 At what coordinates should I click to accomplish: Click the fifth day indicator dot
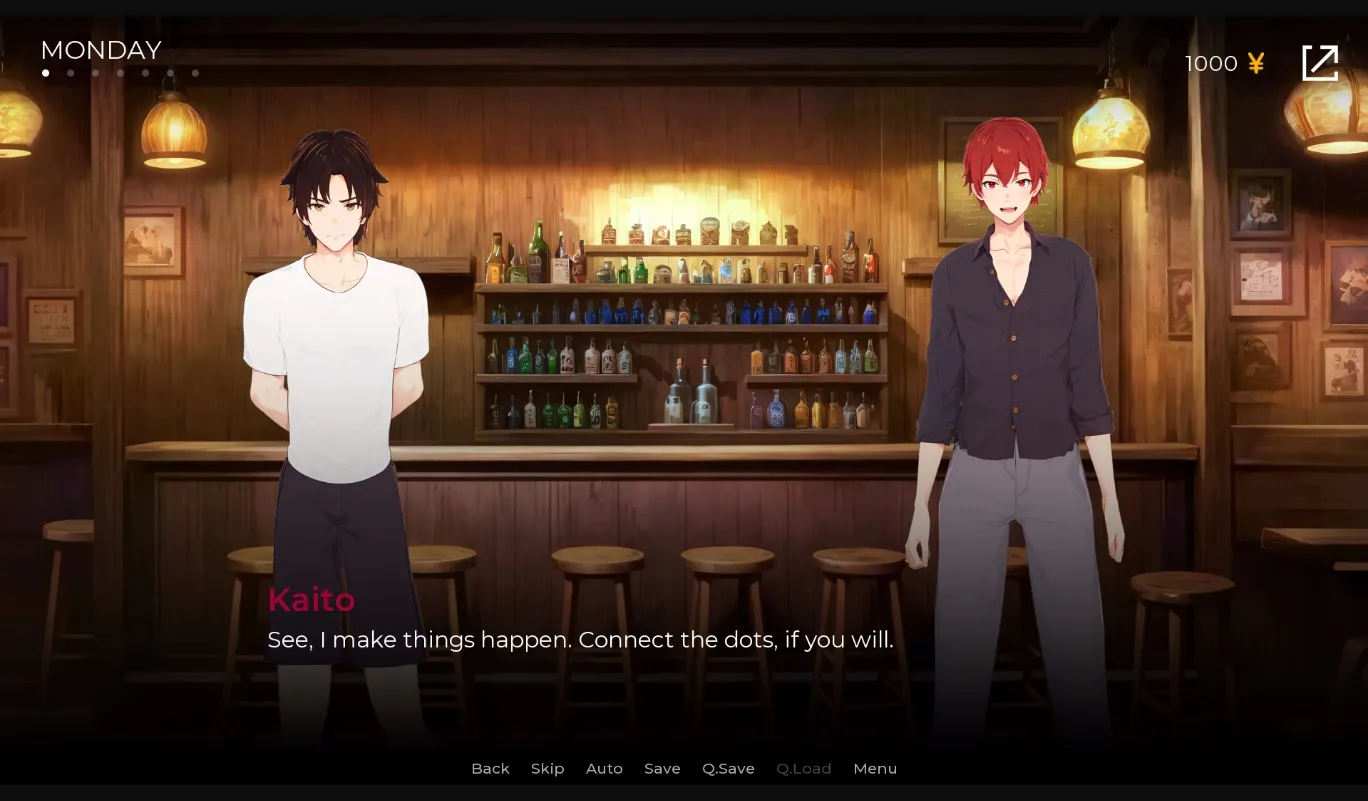[145, 72]
